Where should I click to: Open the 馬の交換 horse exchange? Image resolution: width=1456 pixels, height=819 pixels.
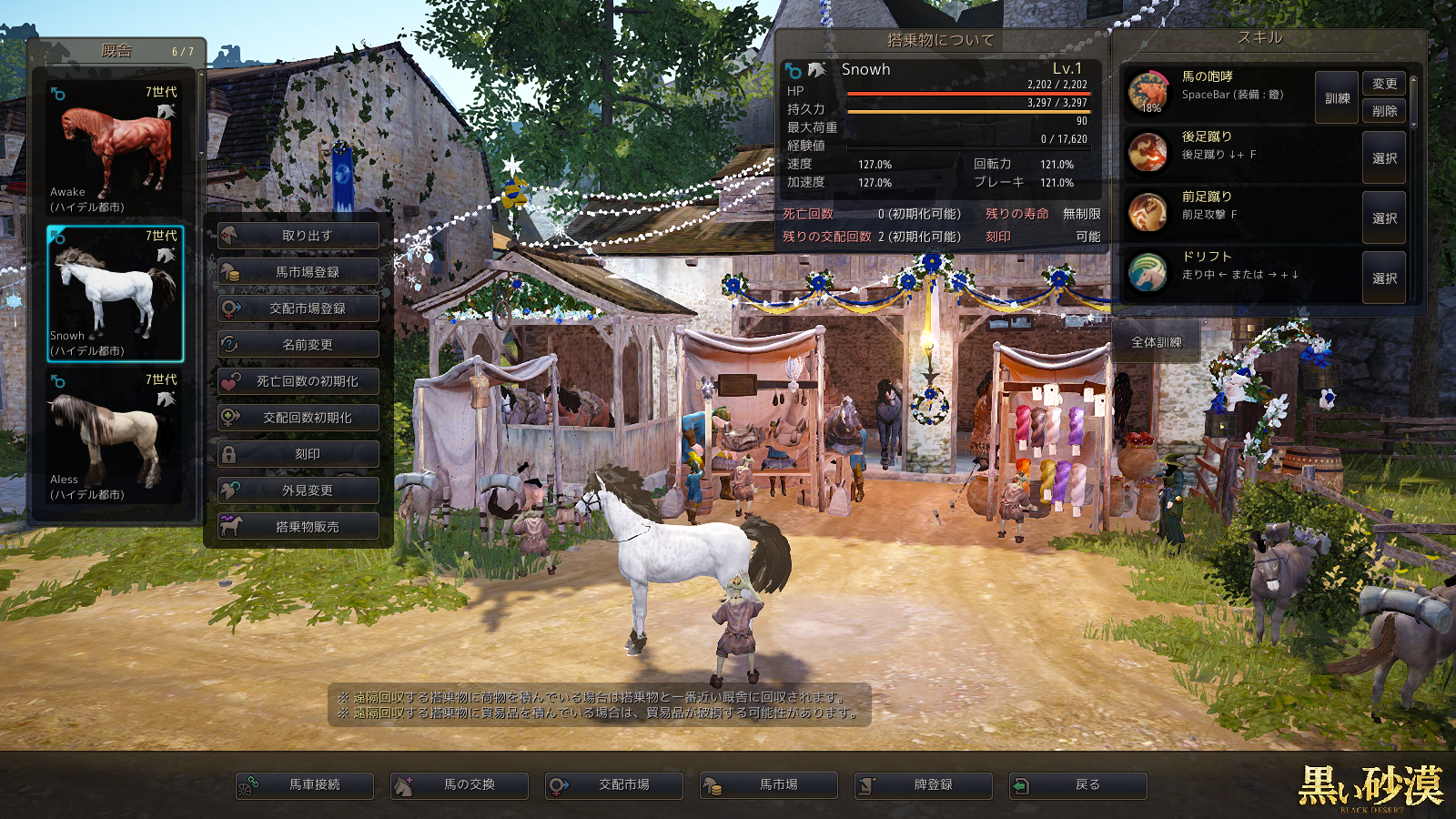[460, 784]
